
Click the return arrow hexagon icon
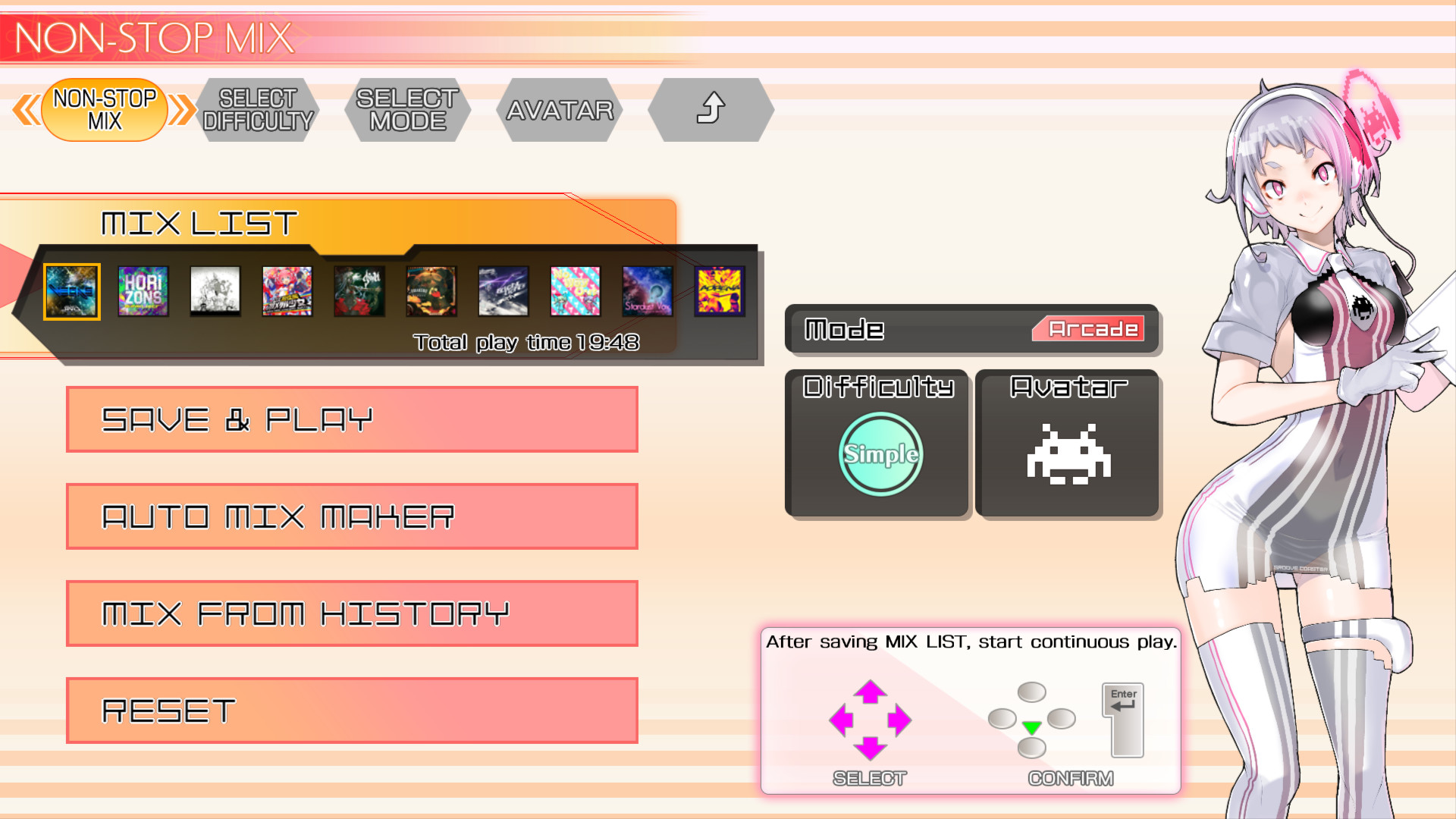[711, 109]
